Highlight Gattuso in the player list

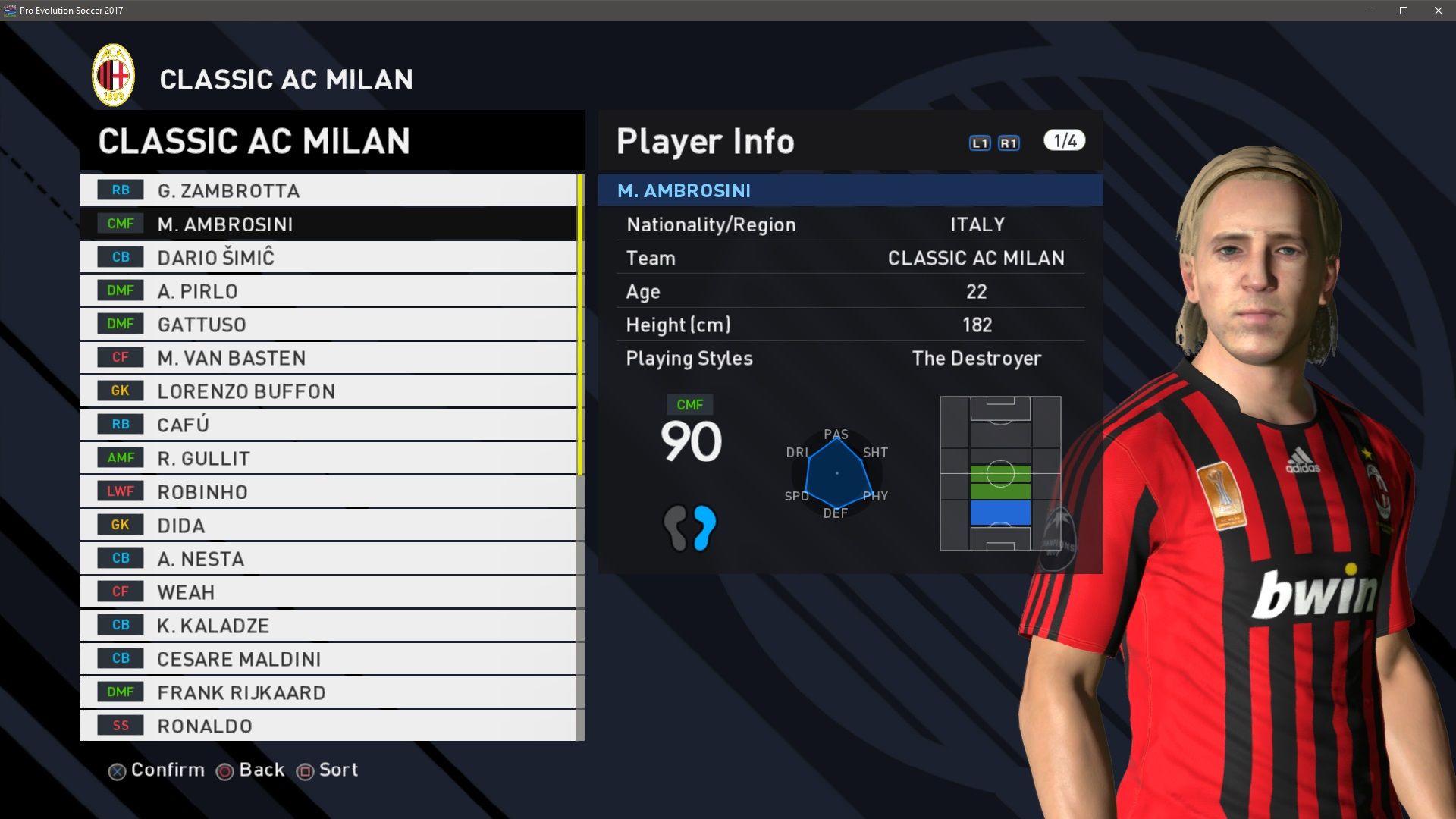click(x=327, y=324)
